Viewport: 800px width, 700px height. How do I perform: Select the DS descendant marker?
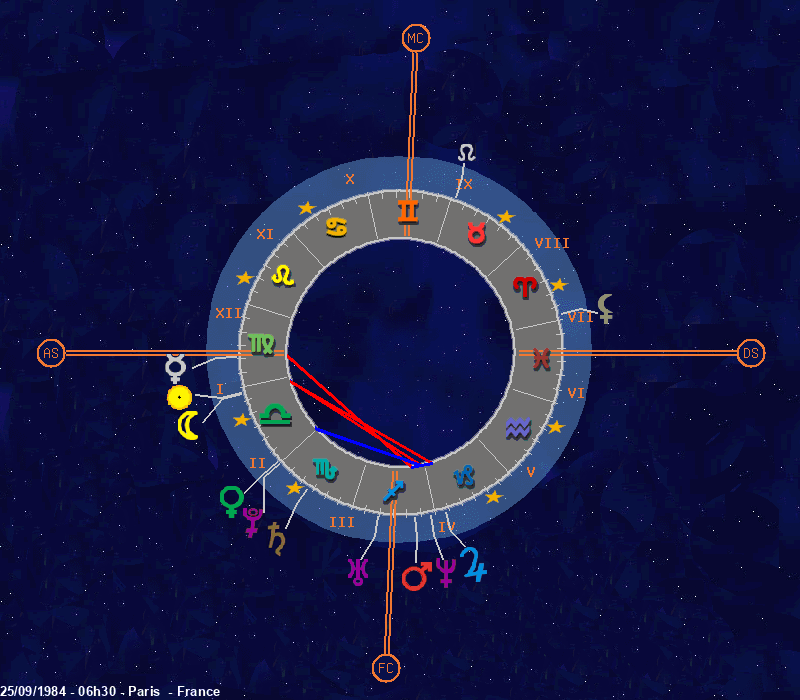[751, 353]
